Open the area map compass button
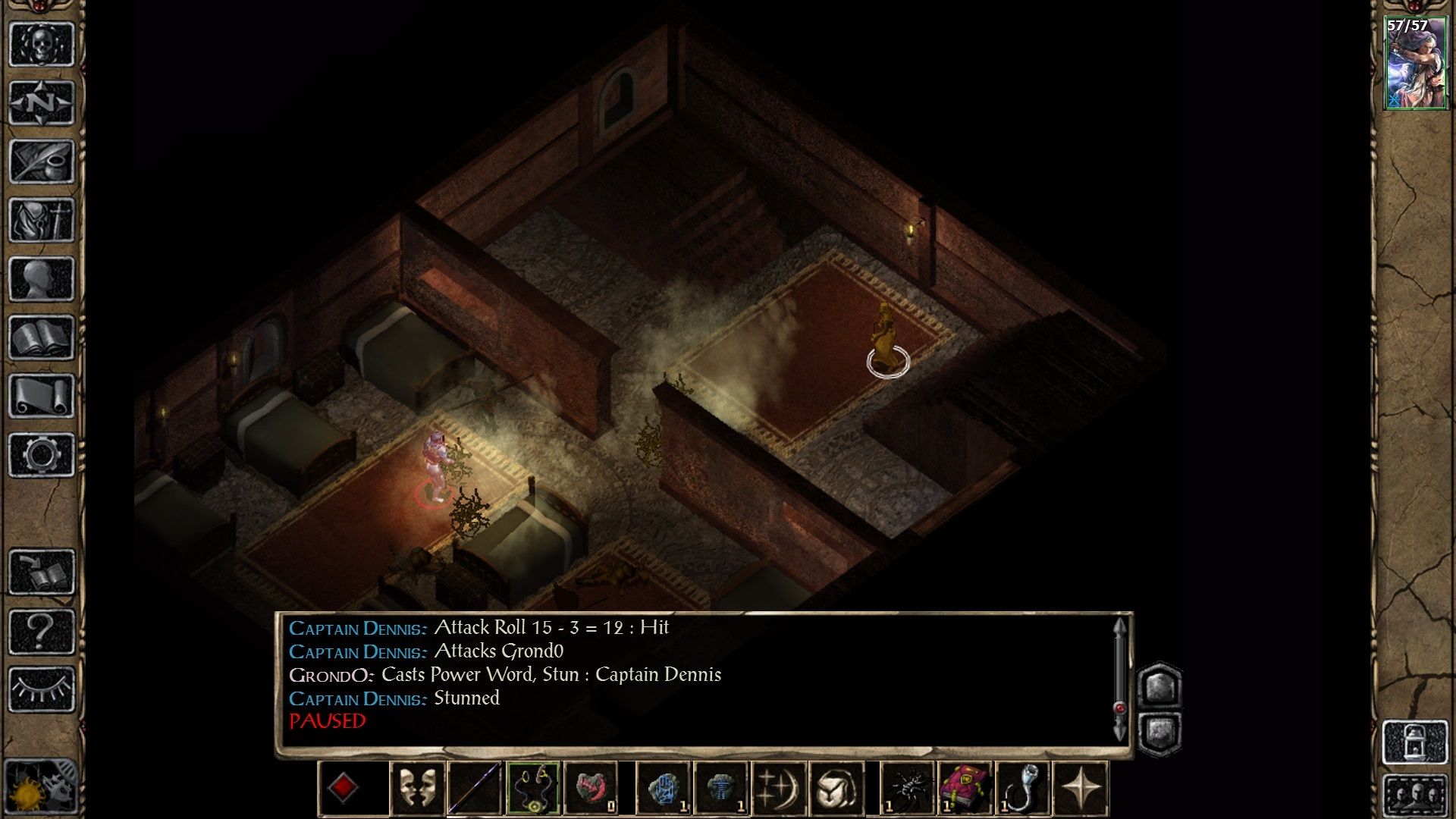 [x=42, y=102]
